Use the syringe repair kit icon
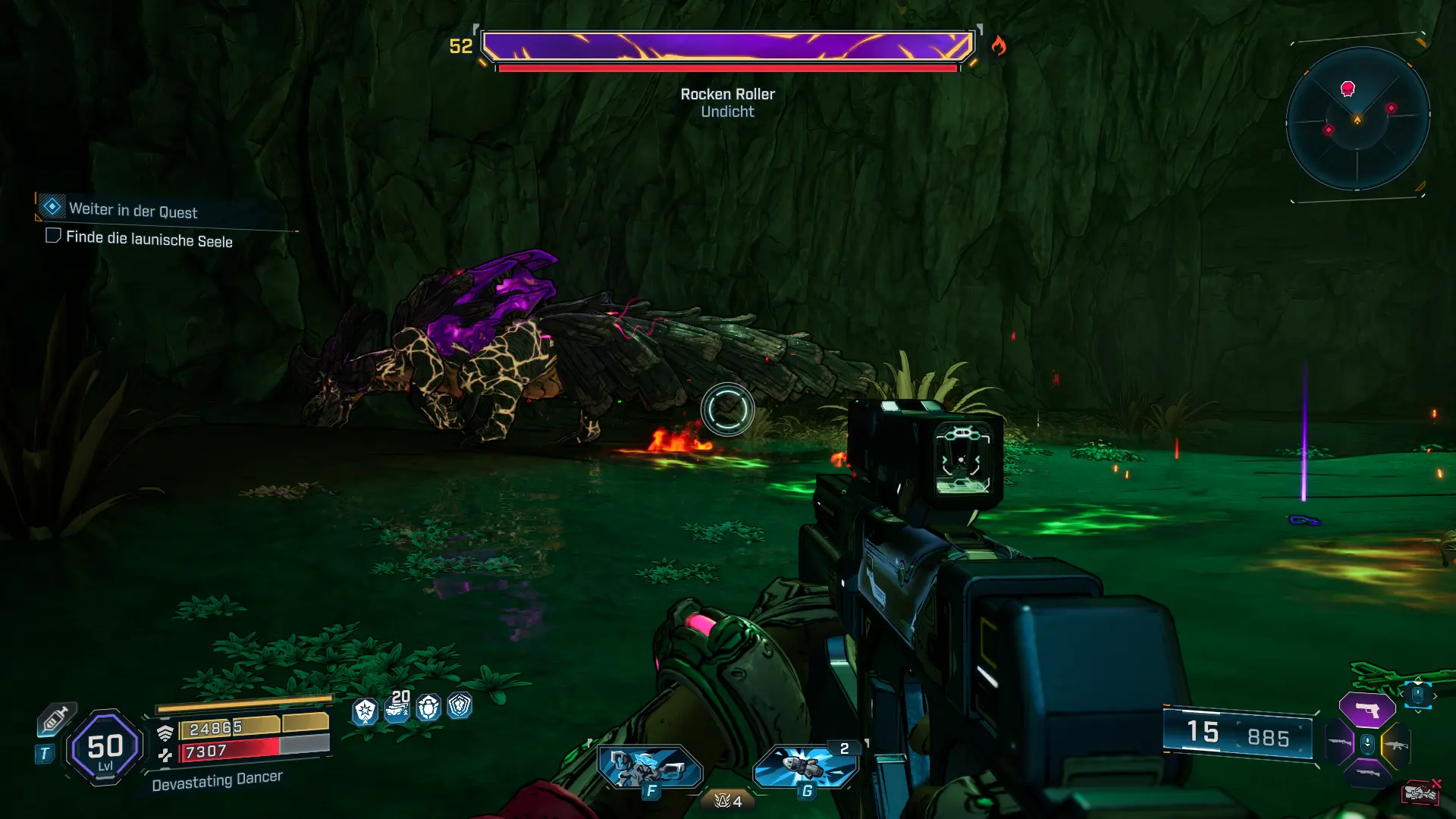The image size is (1456, 819). tap(55, 718)
